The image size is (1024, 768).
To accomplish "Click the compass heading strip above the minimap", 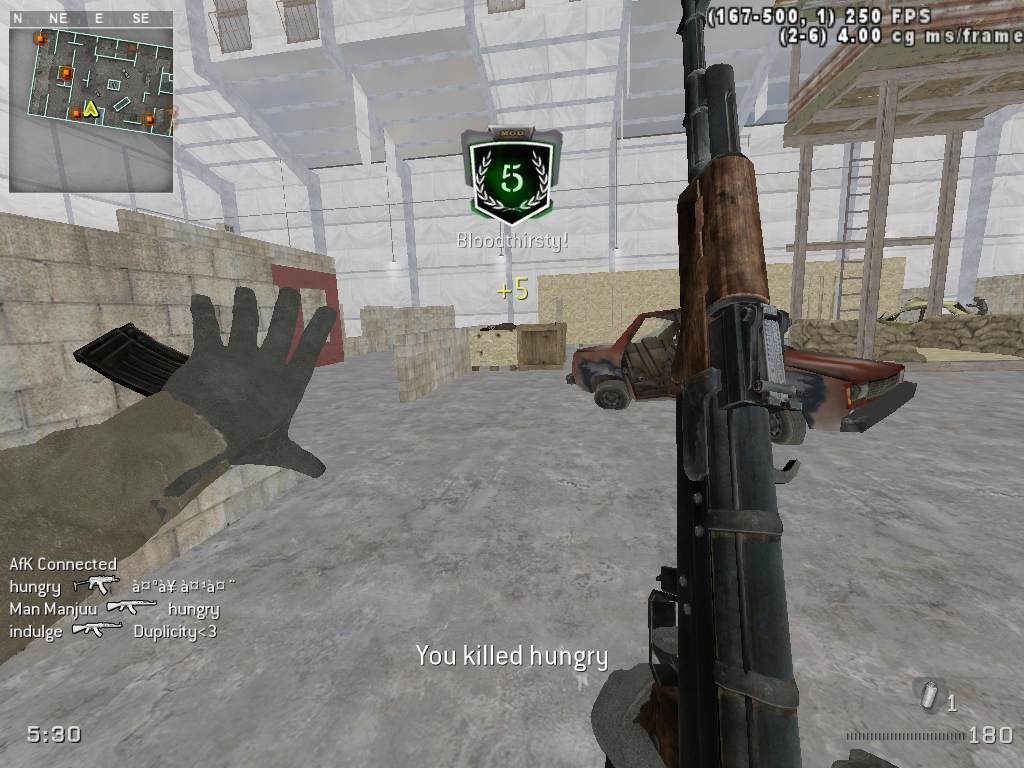I will (x=91, y=18).
